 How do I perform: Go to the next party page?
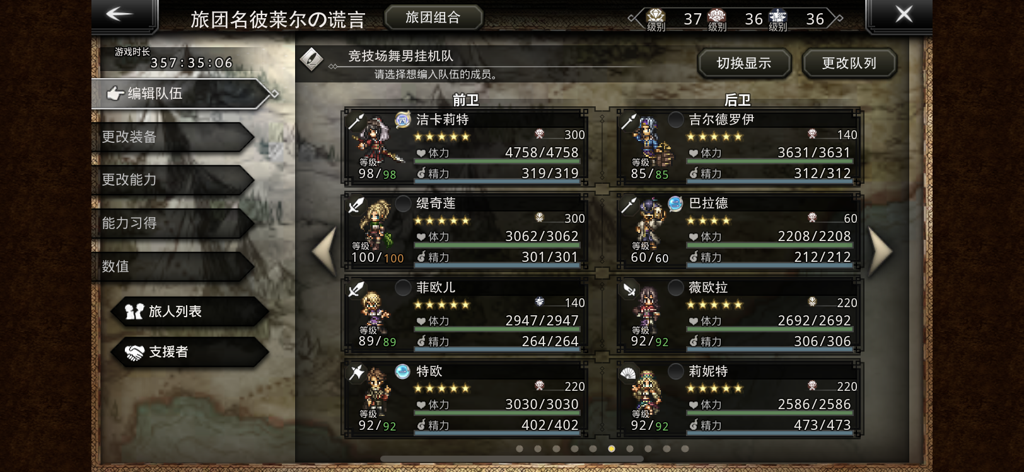[x=879, y=251]
